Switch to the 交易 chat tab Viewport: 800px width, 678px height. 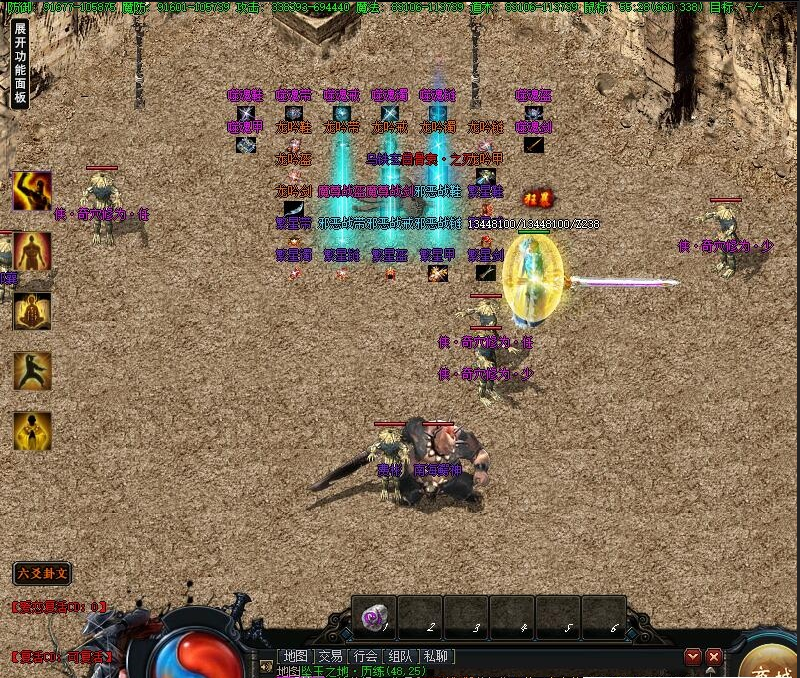(x=330, y=656)
